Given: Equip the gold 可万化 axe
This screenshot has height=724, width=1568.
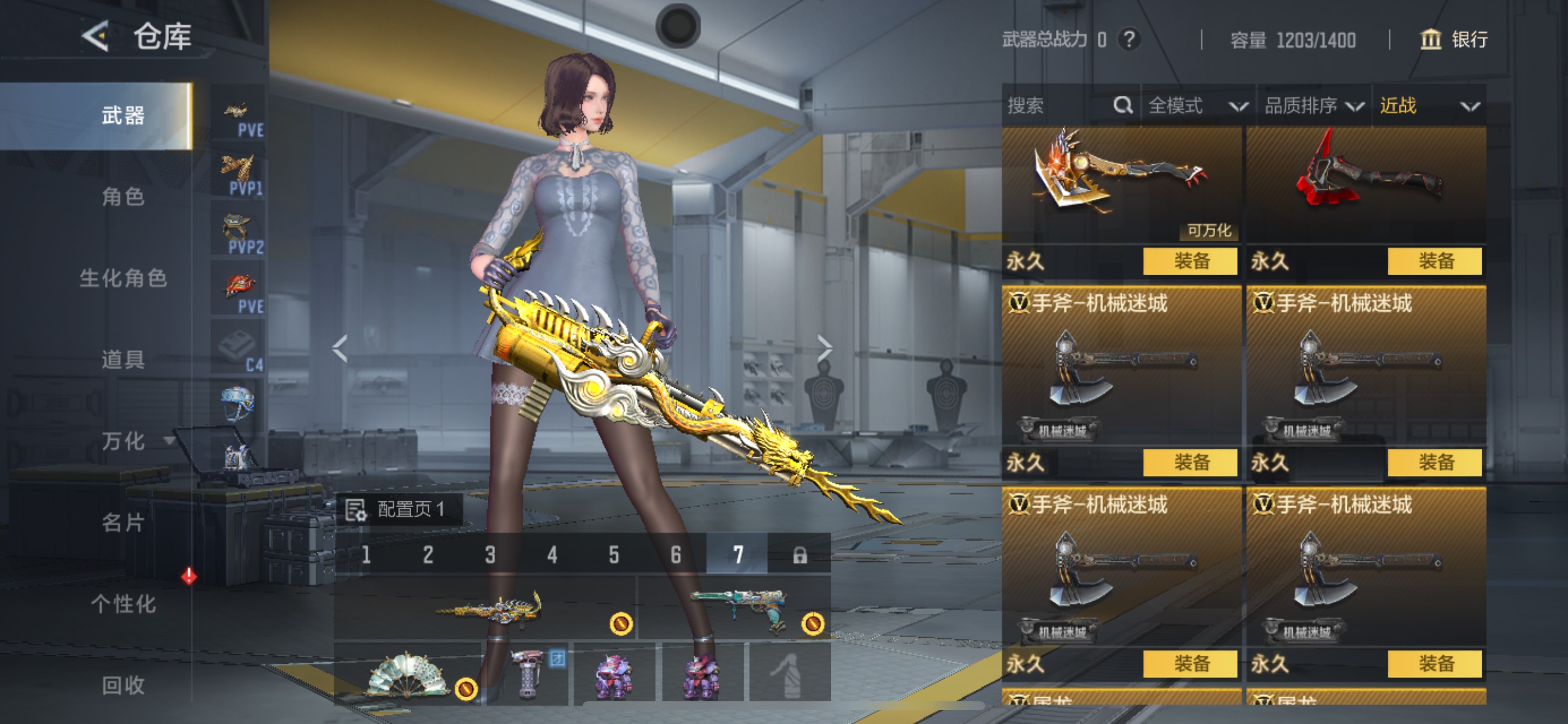Looking at the screenshot, I should [x=1190, y=261].
